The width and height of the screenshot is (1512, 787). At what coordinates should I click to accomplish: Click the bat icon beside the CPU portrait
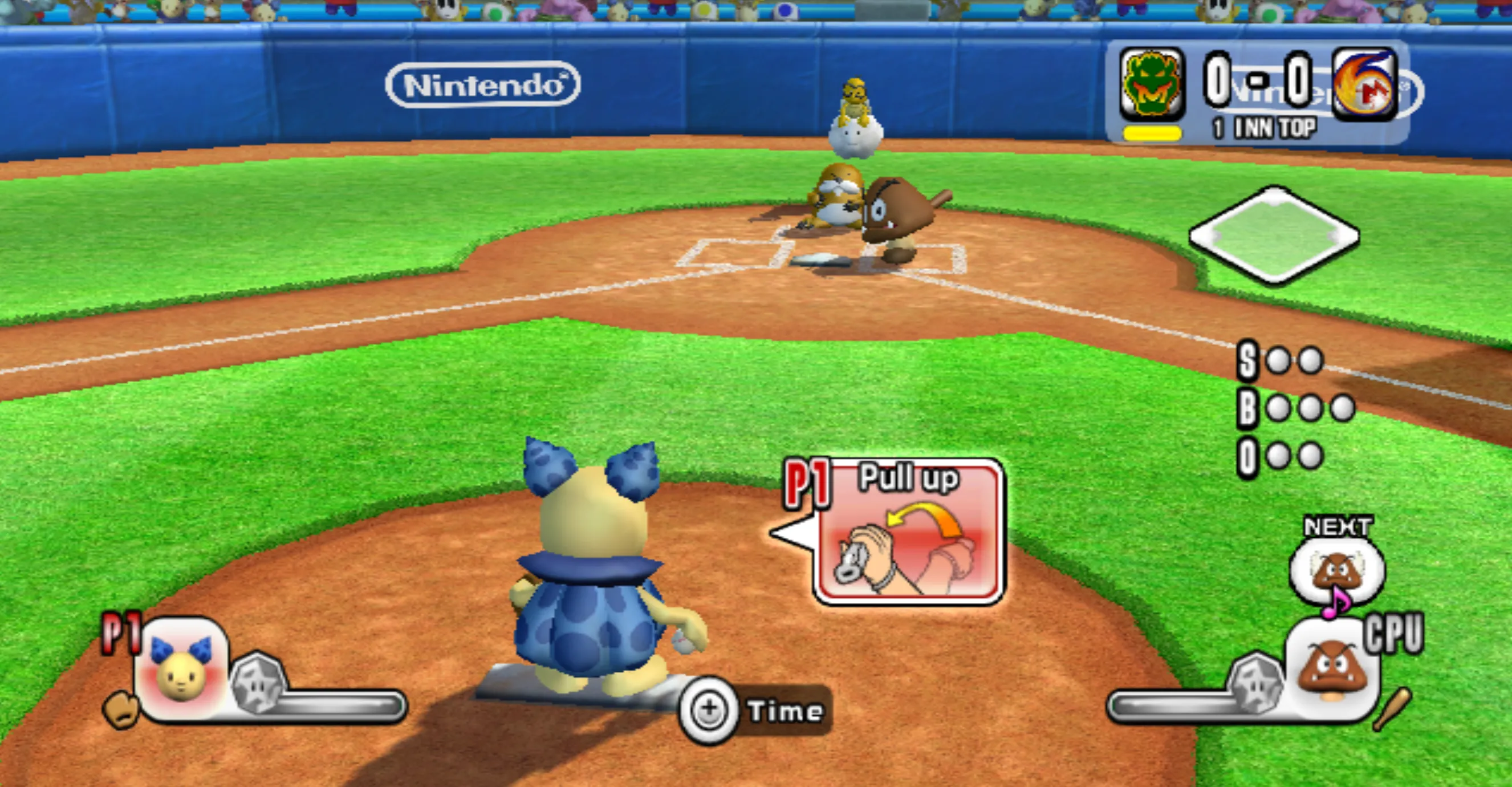click(x=1392, y=709)
